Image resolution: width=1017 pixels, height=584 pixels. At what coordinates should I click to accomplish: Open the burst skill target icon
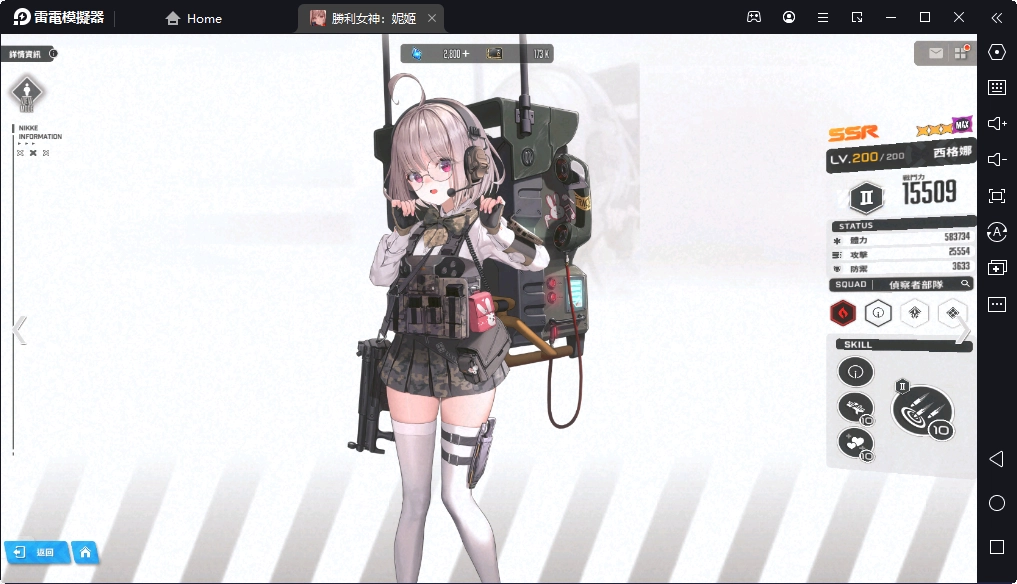pos(922,410)
